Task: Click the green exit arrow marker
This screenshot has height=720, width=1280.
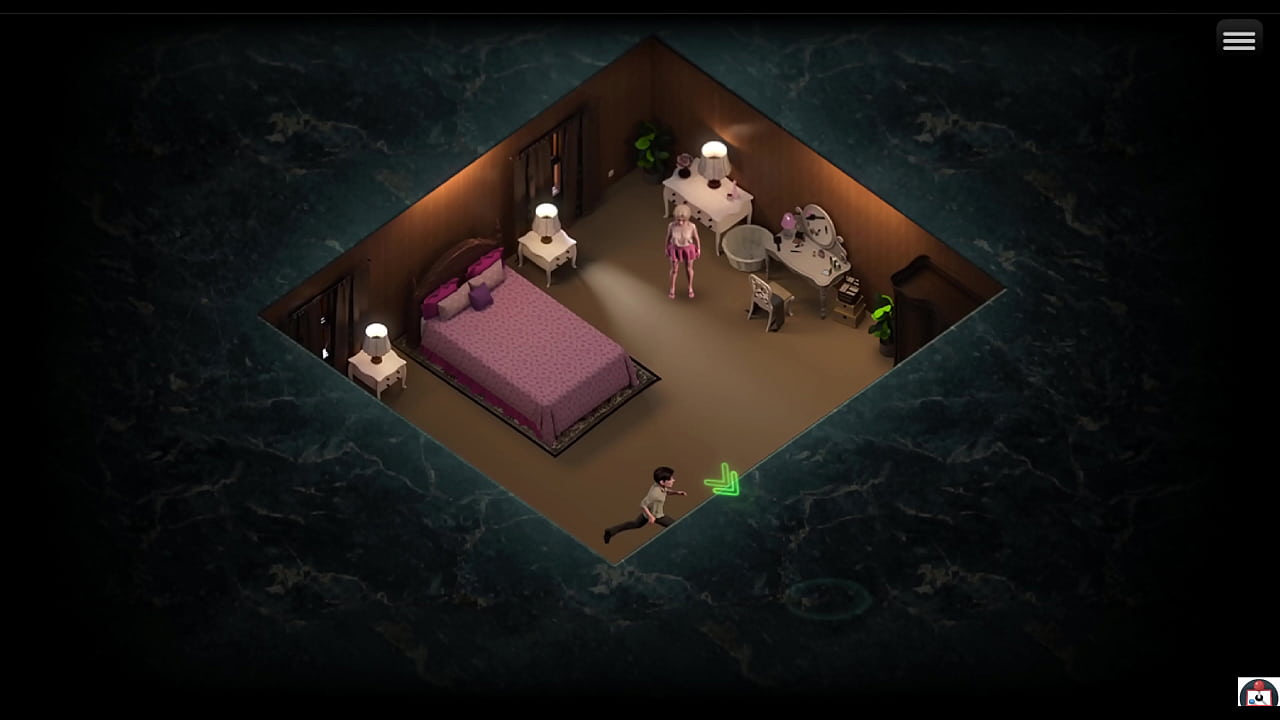Action: tap(723, 481)
